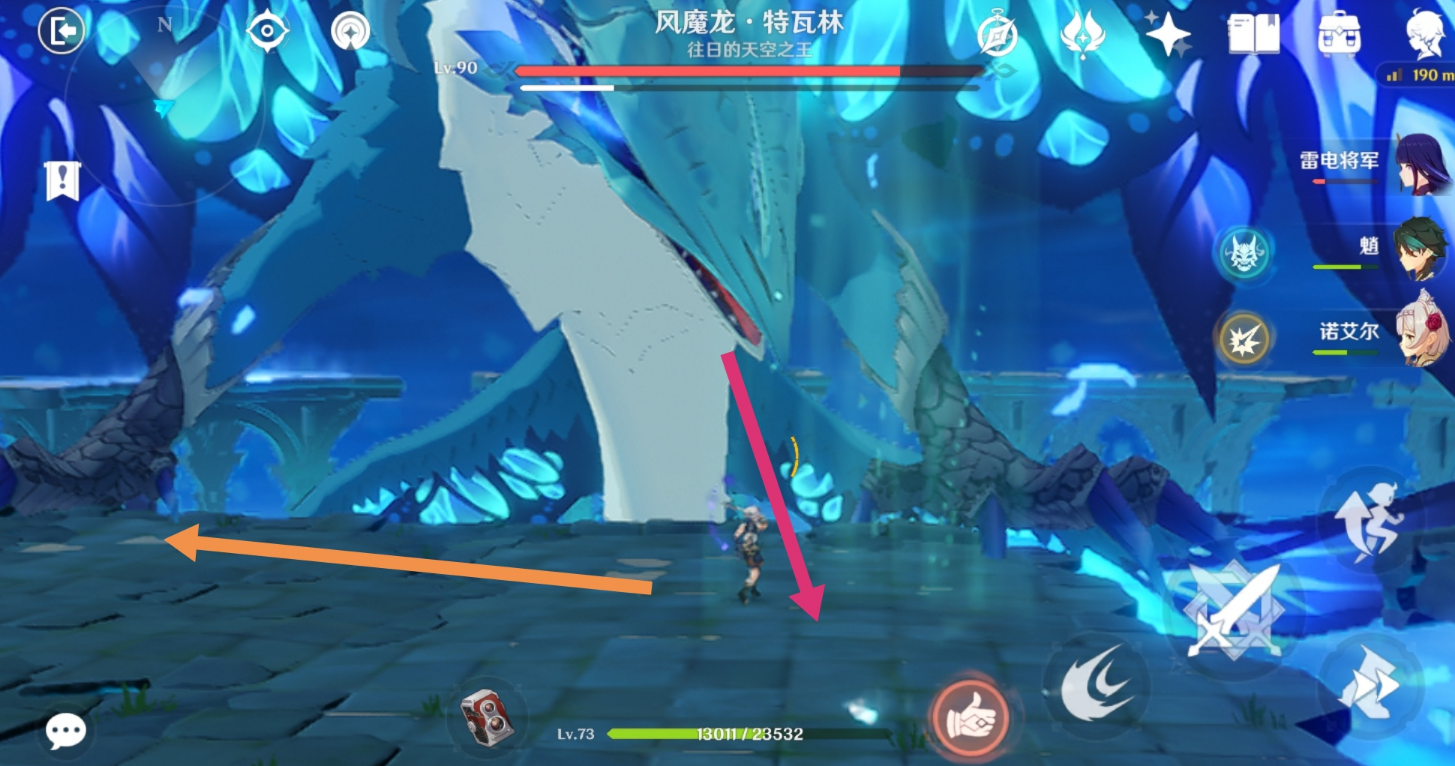
Task: Tap the sprint dash arrows button
Action: coord(1368,685)
